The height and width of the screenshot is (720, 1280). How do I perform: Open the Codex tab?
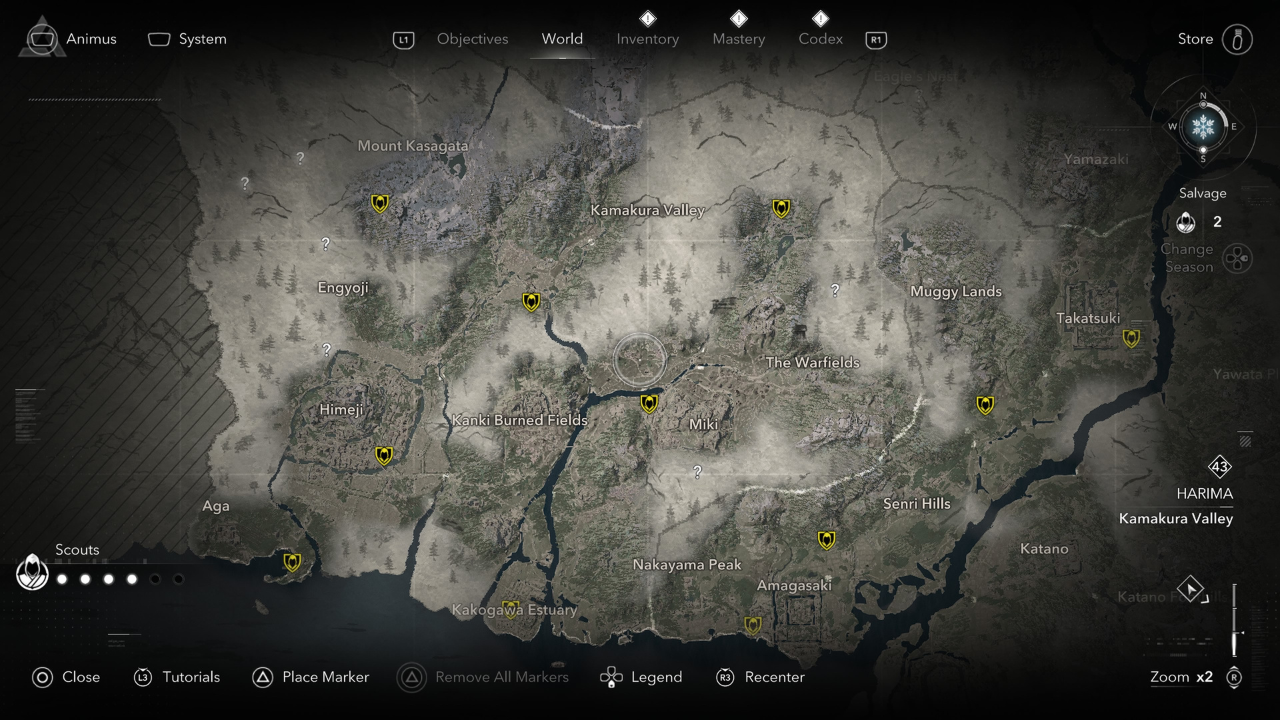tap(819, 38)
